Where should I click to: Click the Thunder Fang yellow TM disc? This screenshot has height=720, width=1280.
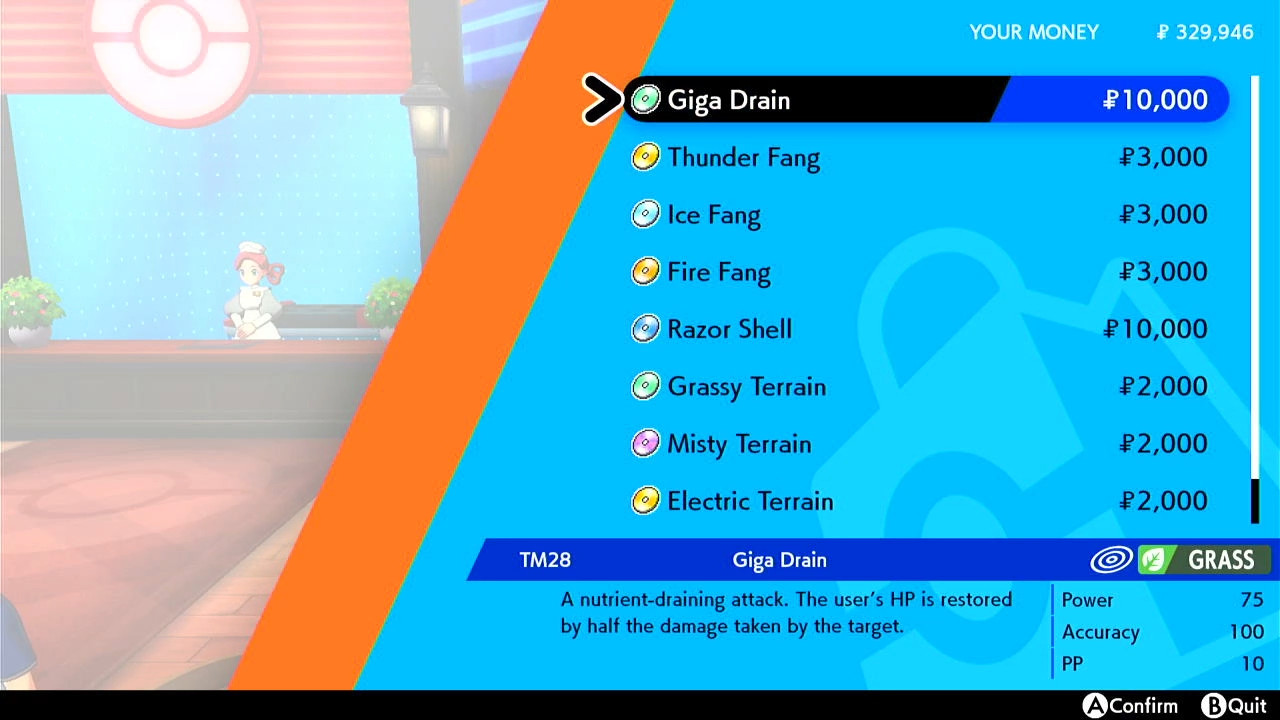(645, 158)
